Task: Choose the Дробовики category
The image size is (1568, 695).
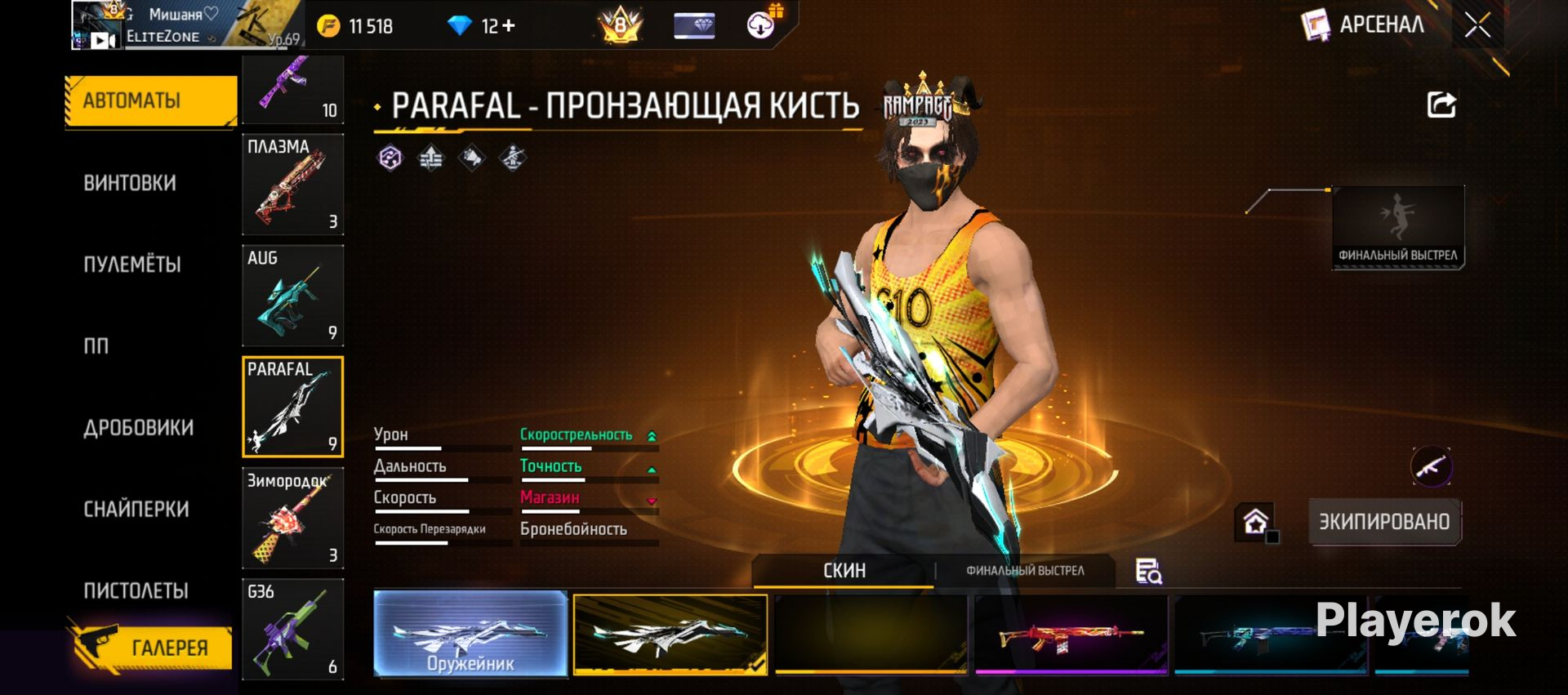Action: (x=138, y=428)
